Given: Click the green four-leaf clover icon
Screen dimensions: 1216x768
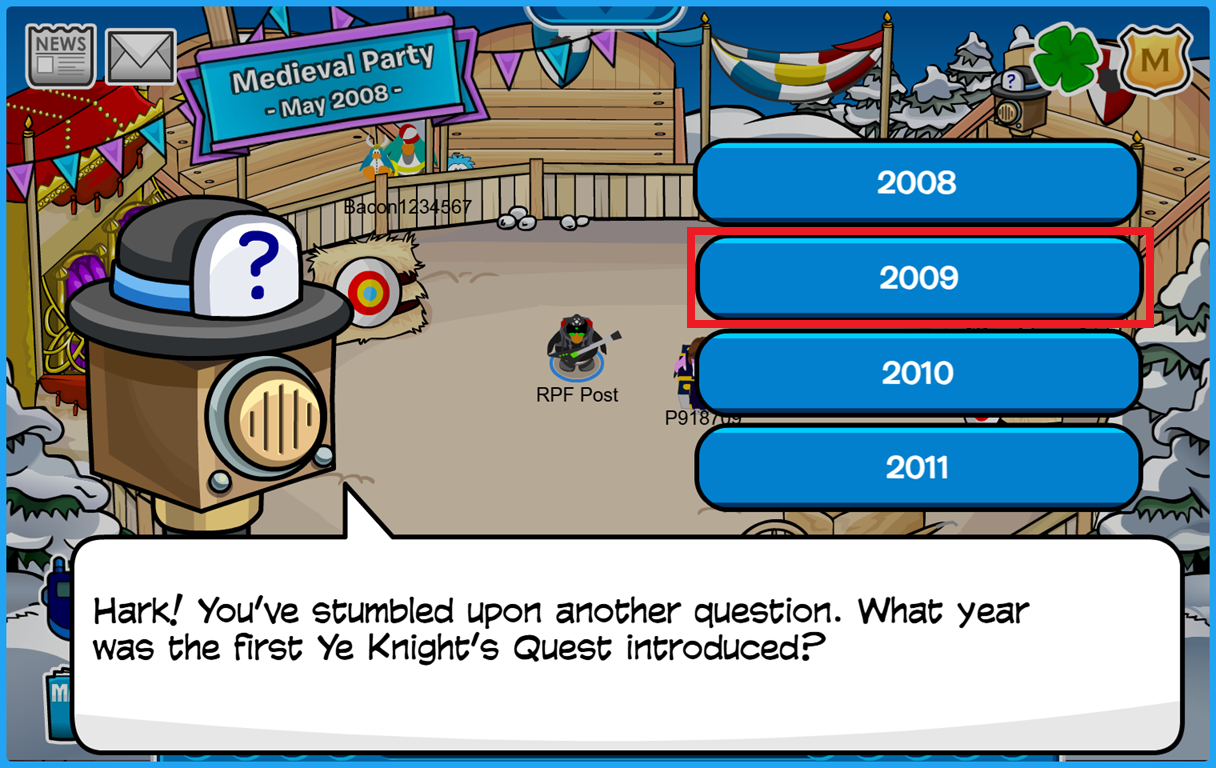Looking at the screenshot, I should (x=1066, y=59).
